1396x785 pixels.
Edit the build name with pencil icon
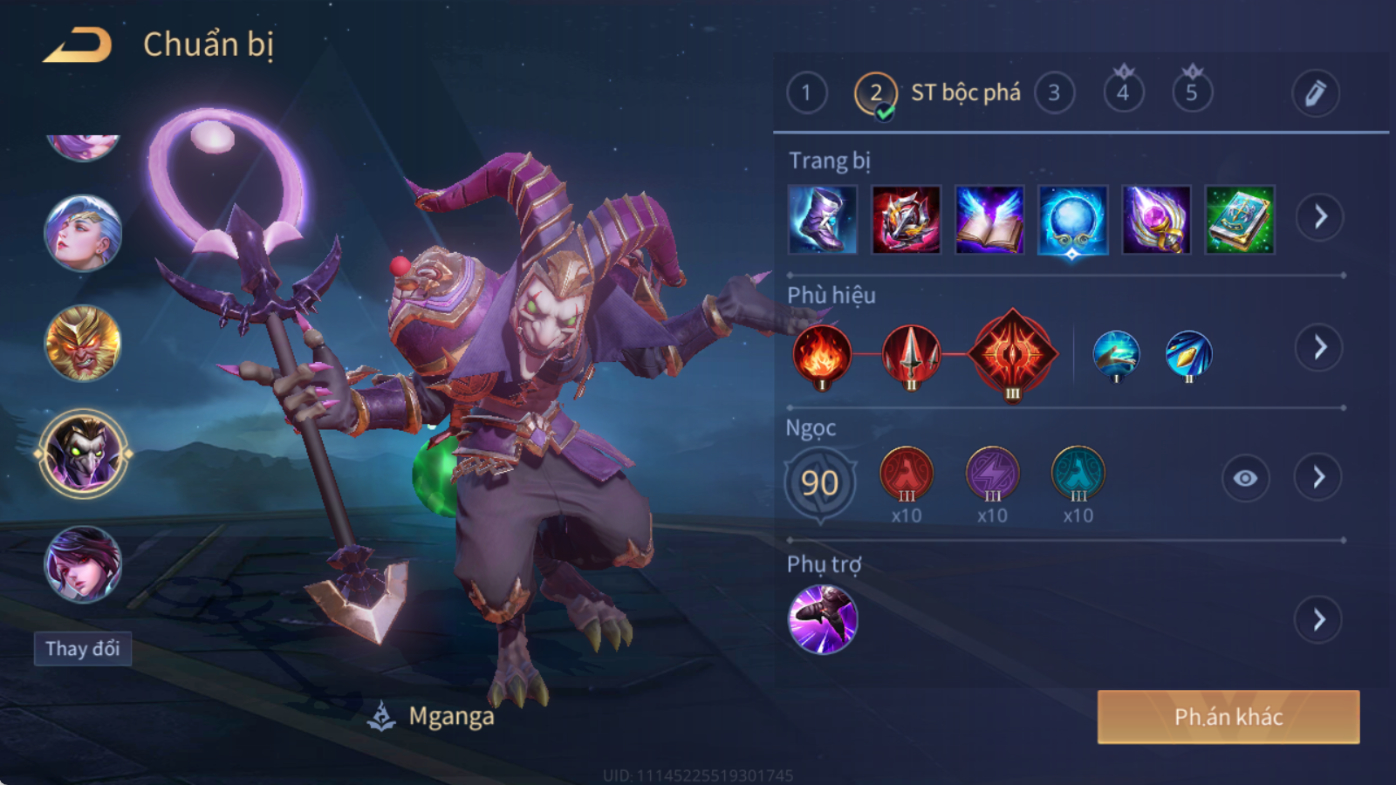[x=1315, y=94]
